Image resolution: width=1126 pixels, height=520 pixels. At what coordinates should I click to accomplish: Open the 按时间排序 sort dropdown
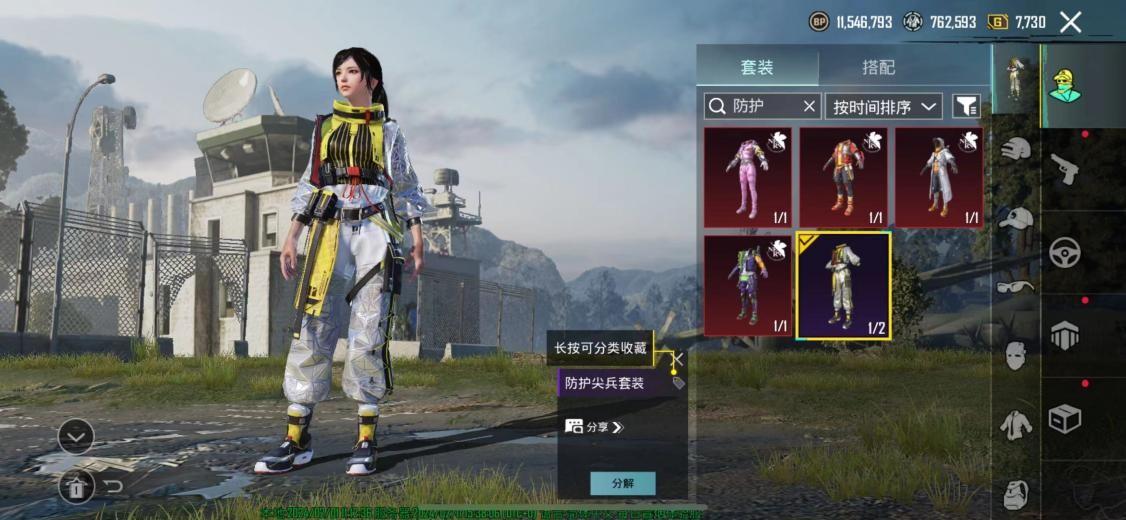(x=884, y=106)
